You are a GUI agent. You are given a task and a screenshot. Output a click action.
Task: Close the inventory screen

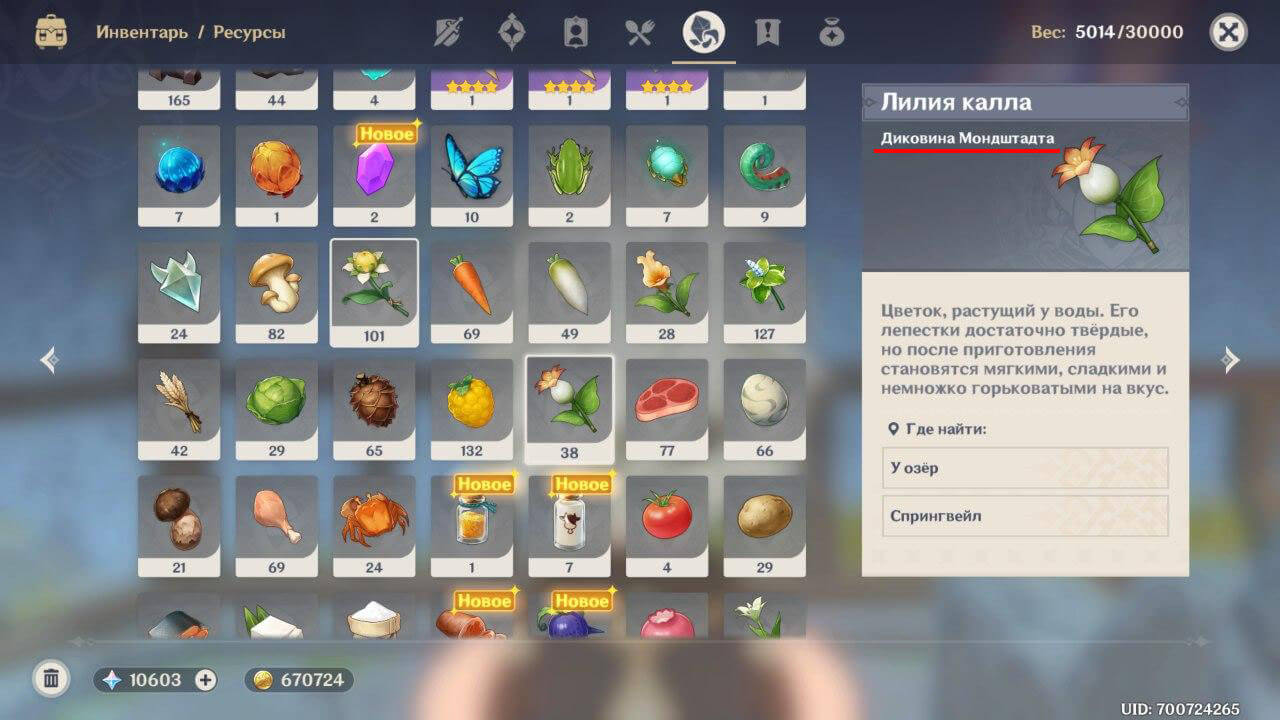pyautogui.click(x=1228, y=33)
